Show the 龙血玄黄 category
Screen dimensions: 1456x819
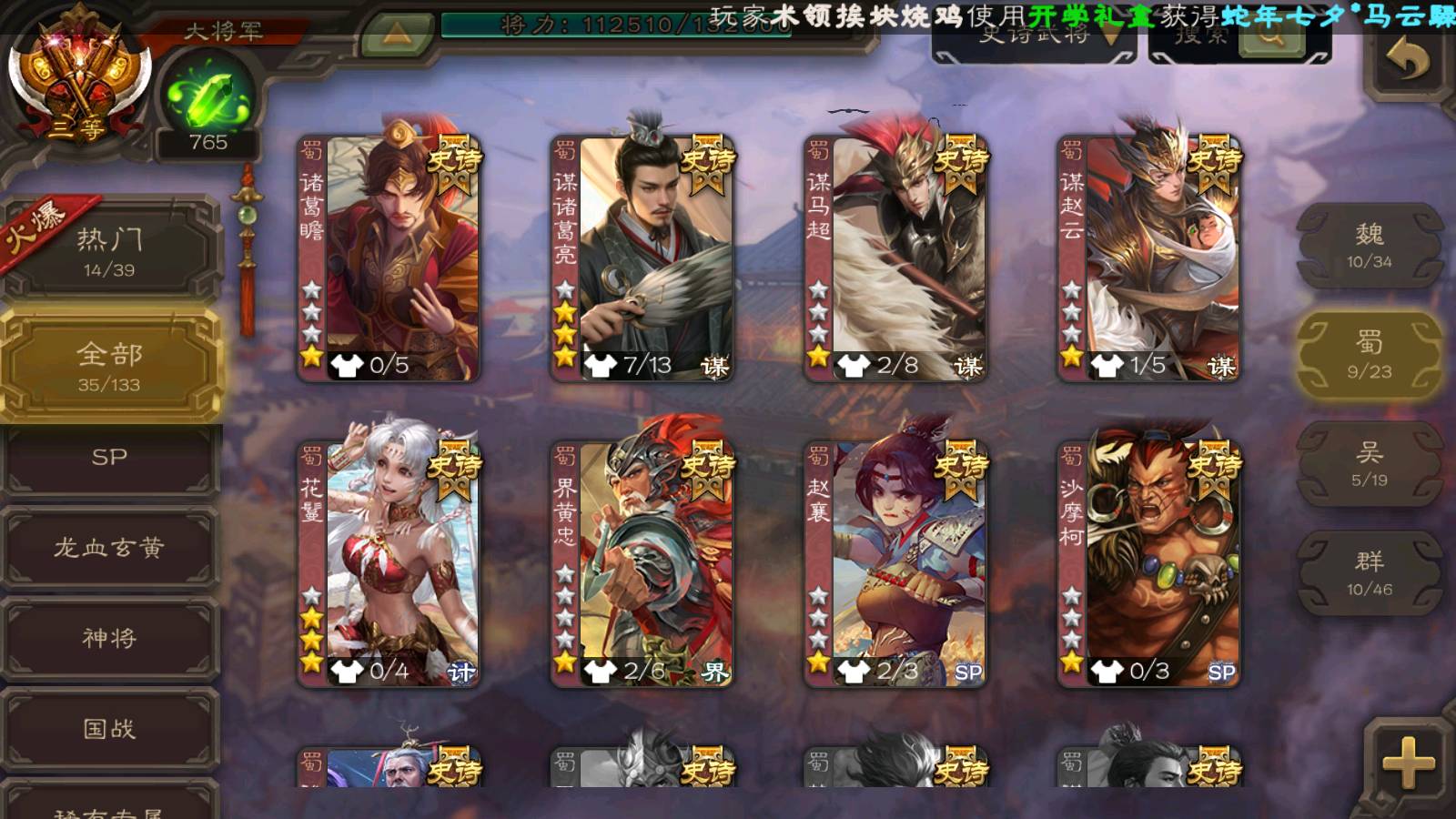tap(109, 548)
